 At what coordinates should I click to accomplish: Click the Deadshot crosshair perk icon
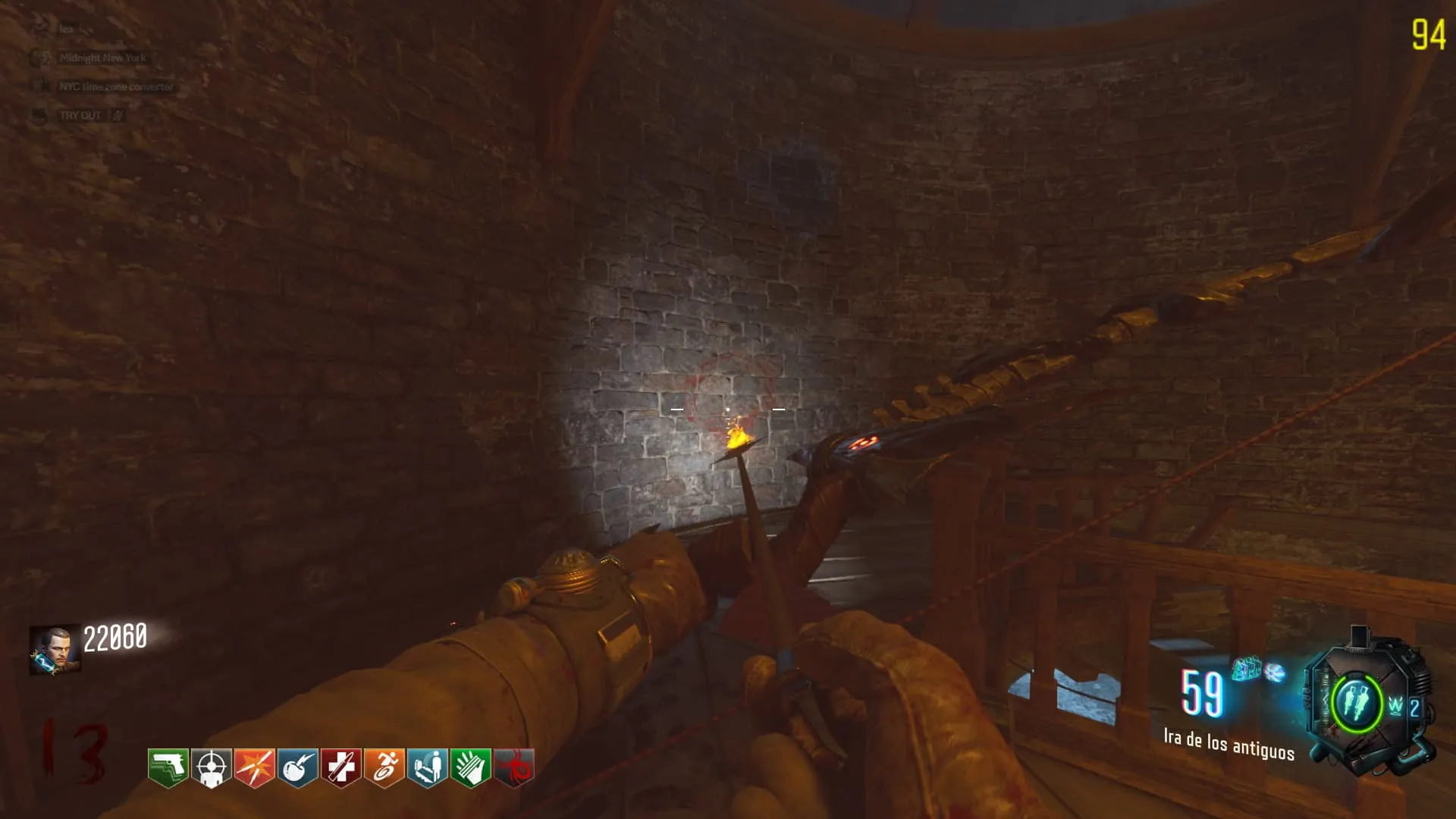(211, 768)
